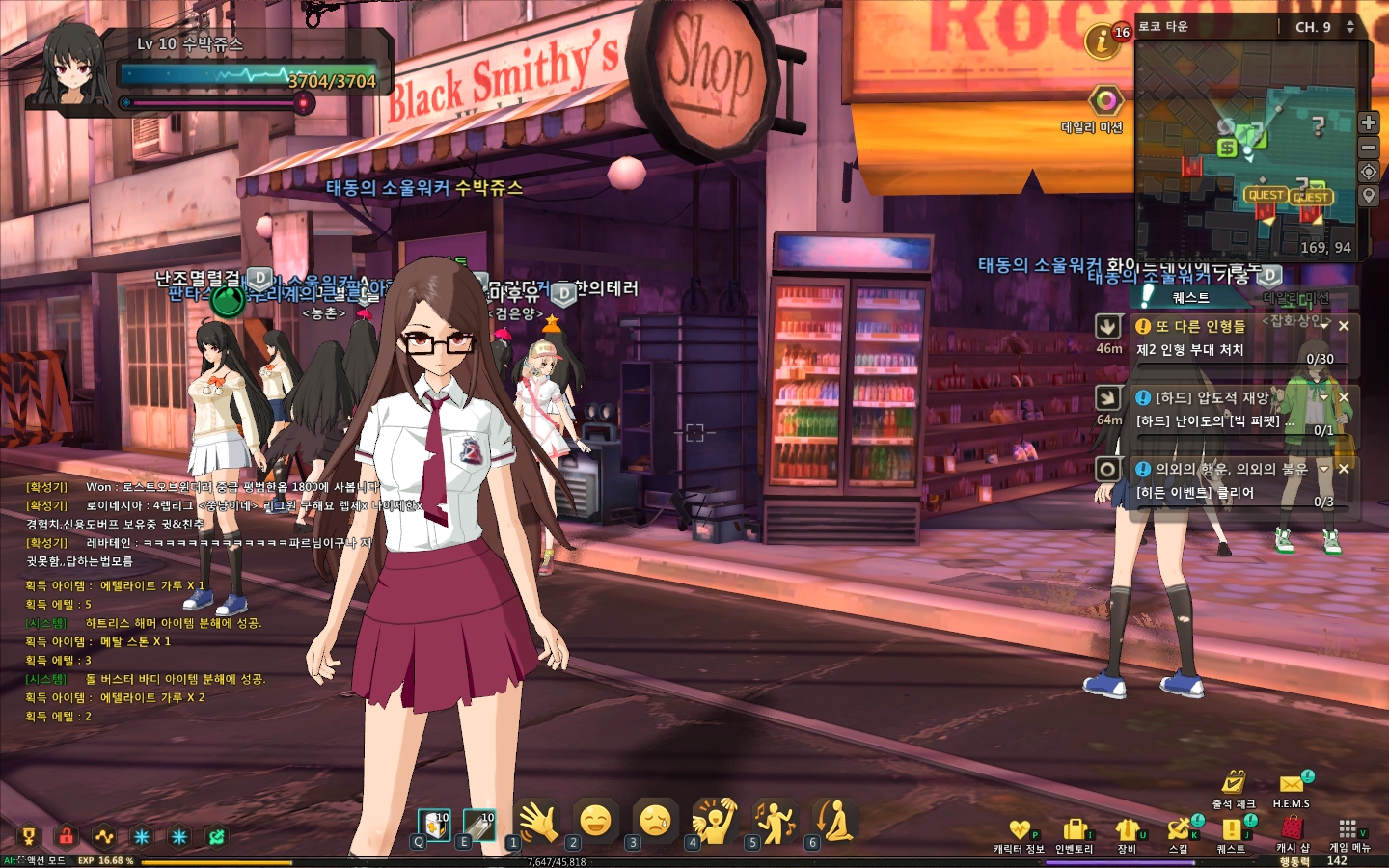The width and height of the screenshot is (1389, 868).
Task: Zoom in the minimap with plus button
Action: pos(1369,122)
